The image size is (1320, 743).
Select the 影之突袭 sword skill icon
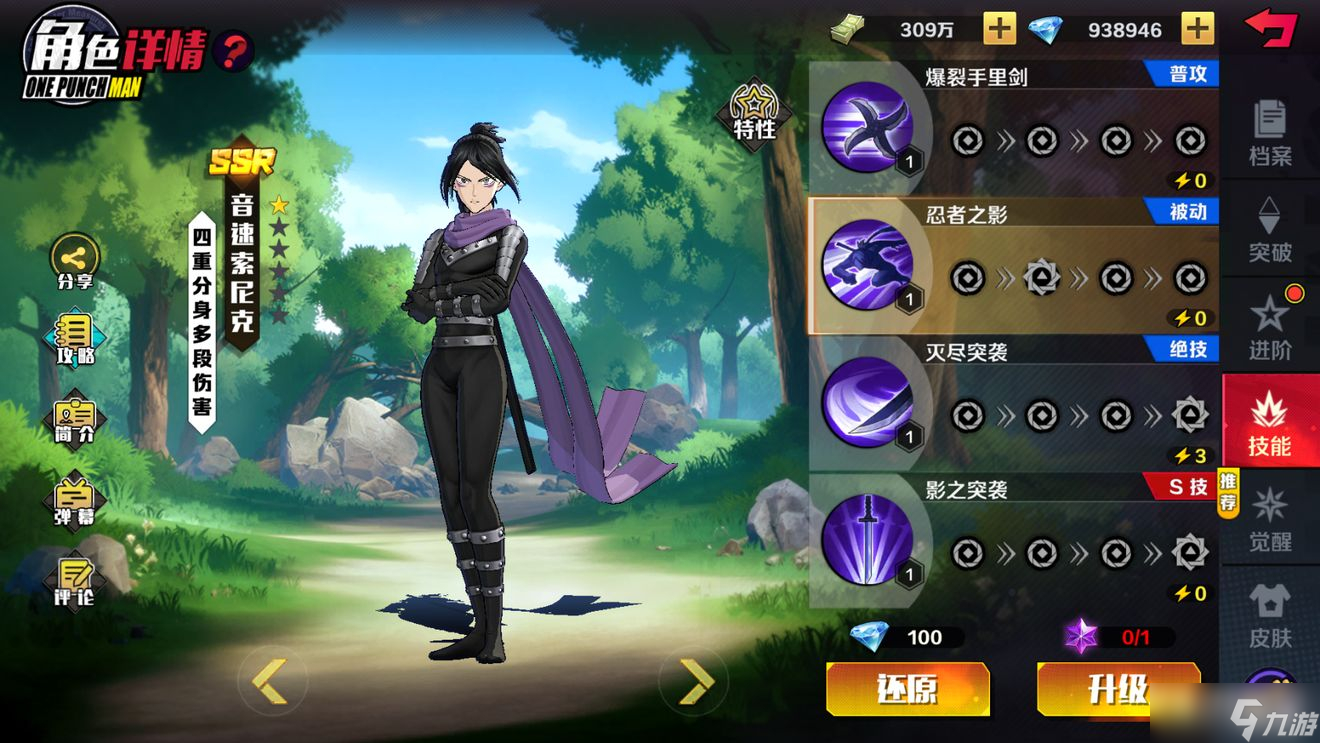(x=867, y=540)
